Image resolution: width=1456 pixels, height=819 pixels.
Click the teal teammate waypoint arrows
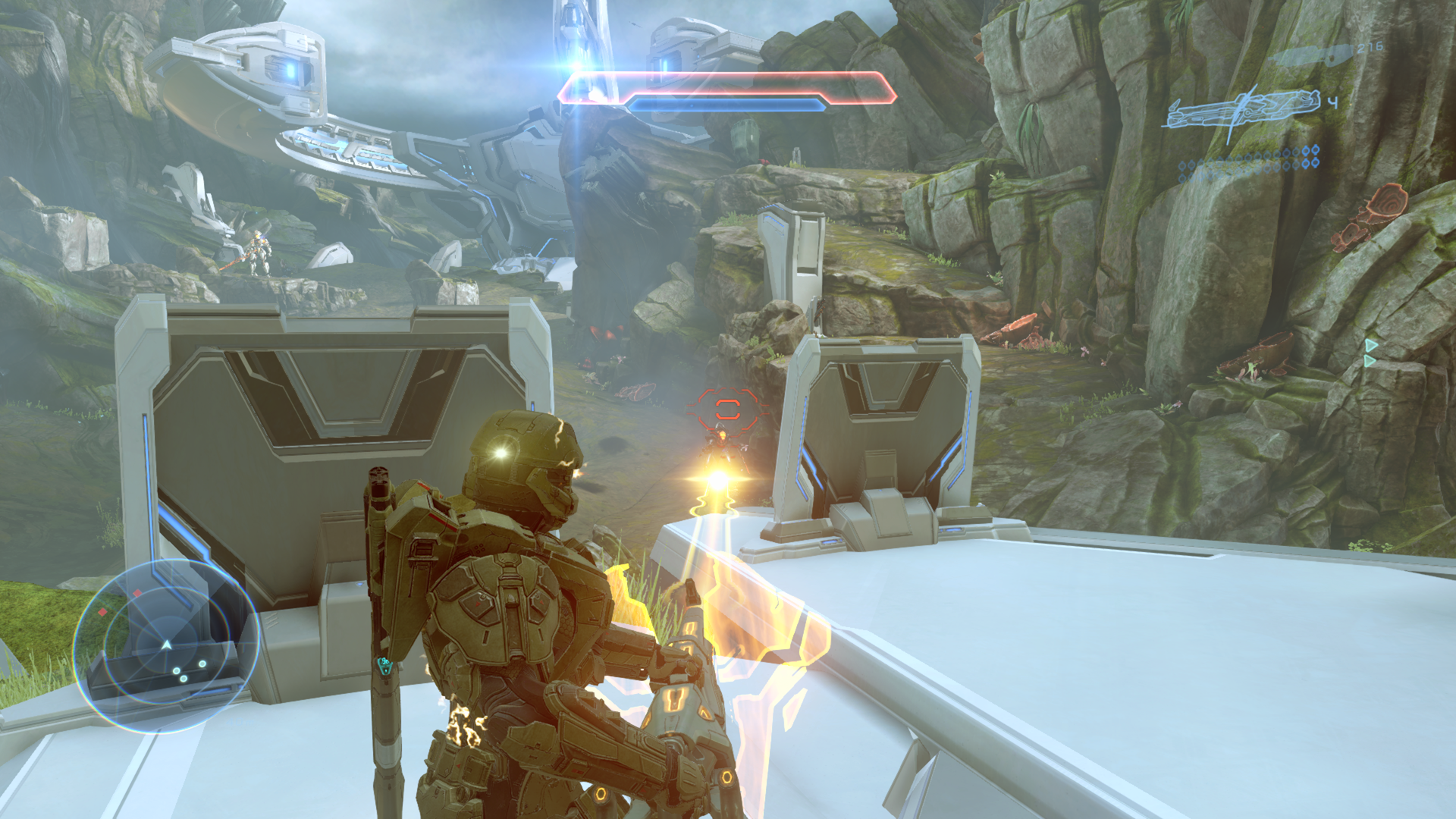1370,353
